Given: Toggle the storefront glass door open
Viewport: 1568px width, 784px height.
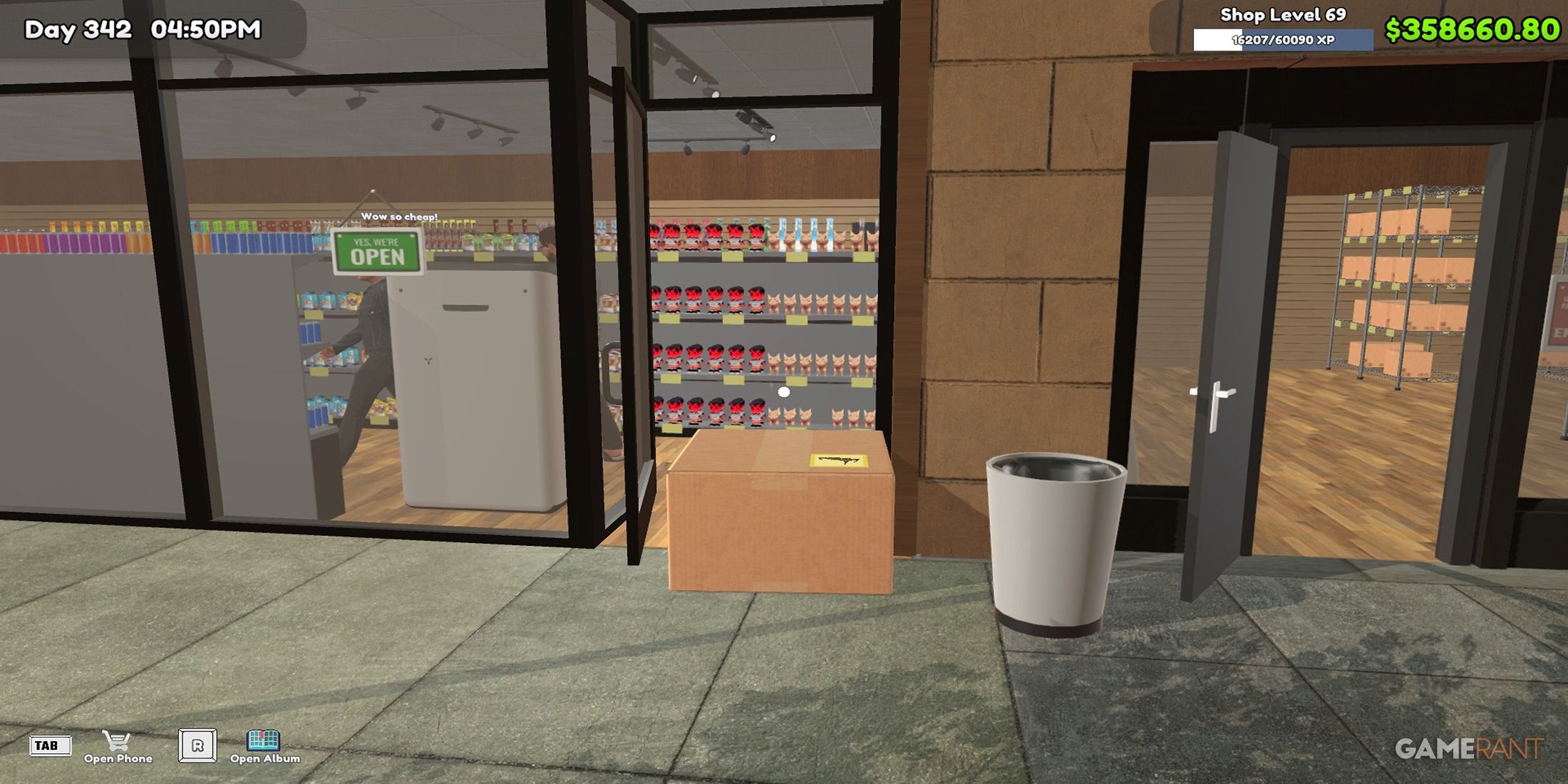Looking at the screenshot, I should click(627, 299).
